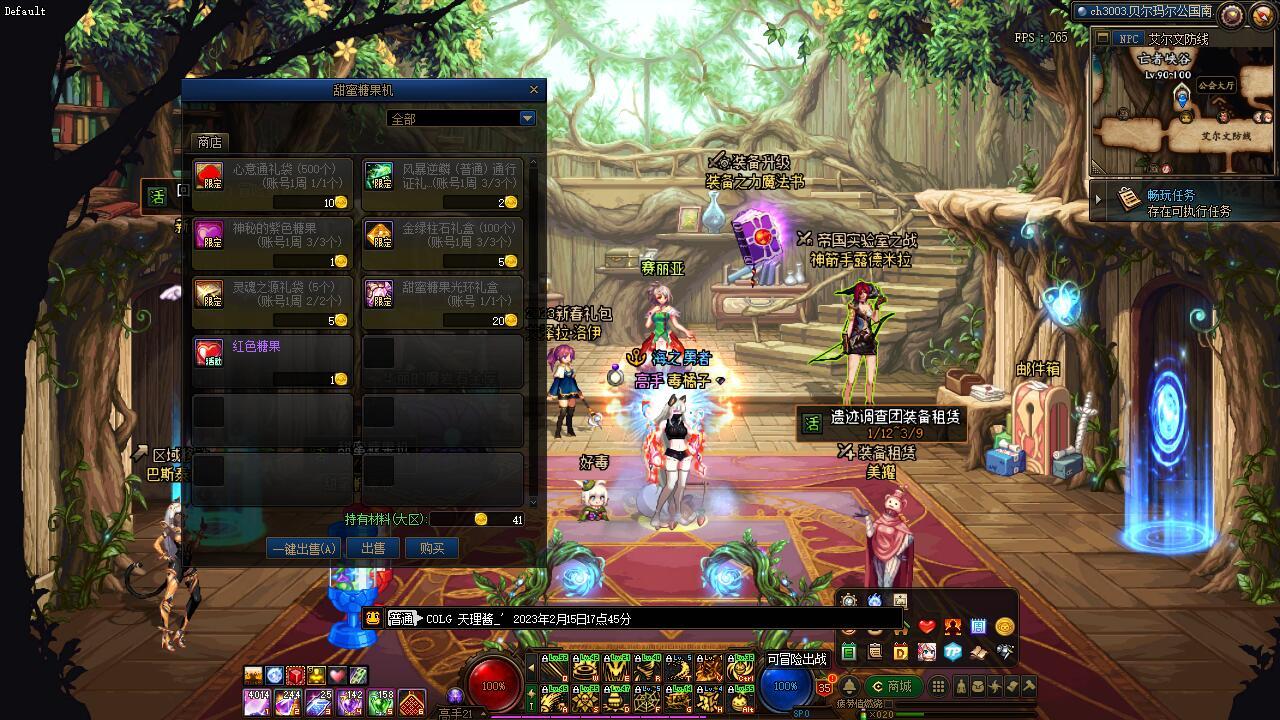Click the red heart icon in quick menu
This screenshot has height=720, width=1280.
[927, 627]
